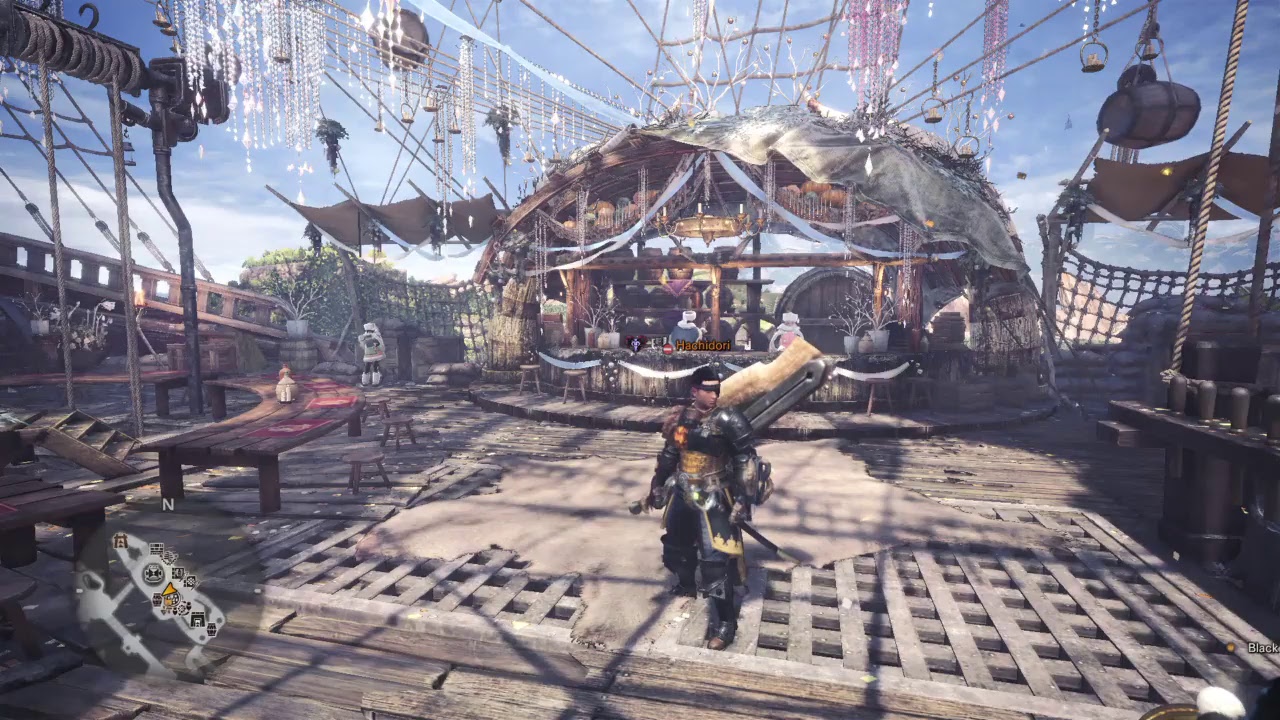This screenshot has height=720, width=1280.
Task: Click the 'Black...' notification text at bottom right
Action: [x=1263, y=648]
